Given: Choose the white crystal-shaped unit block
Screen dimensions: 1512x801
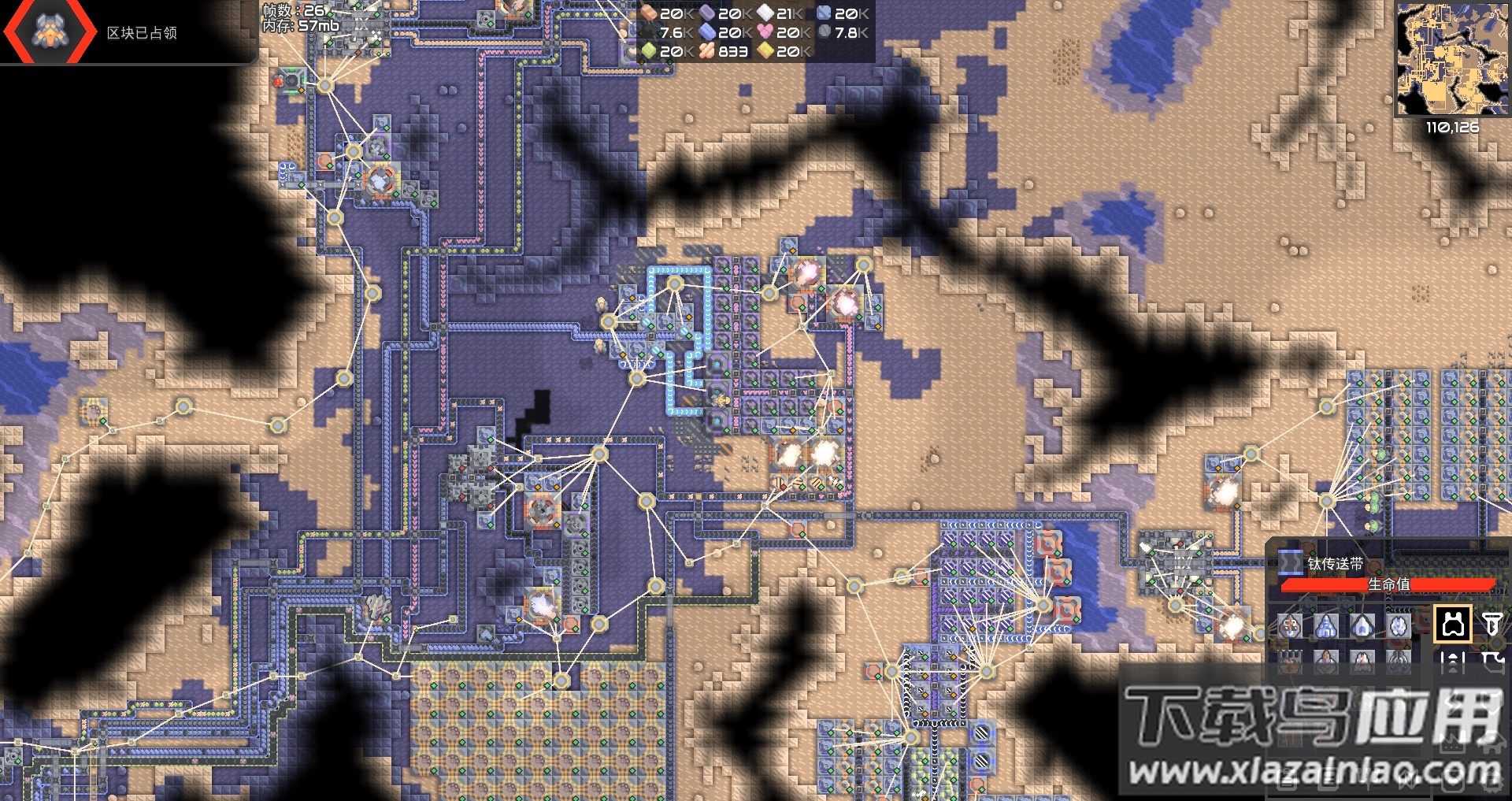Looking at the screenshot, I should (1399, 626).
